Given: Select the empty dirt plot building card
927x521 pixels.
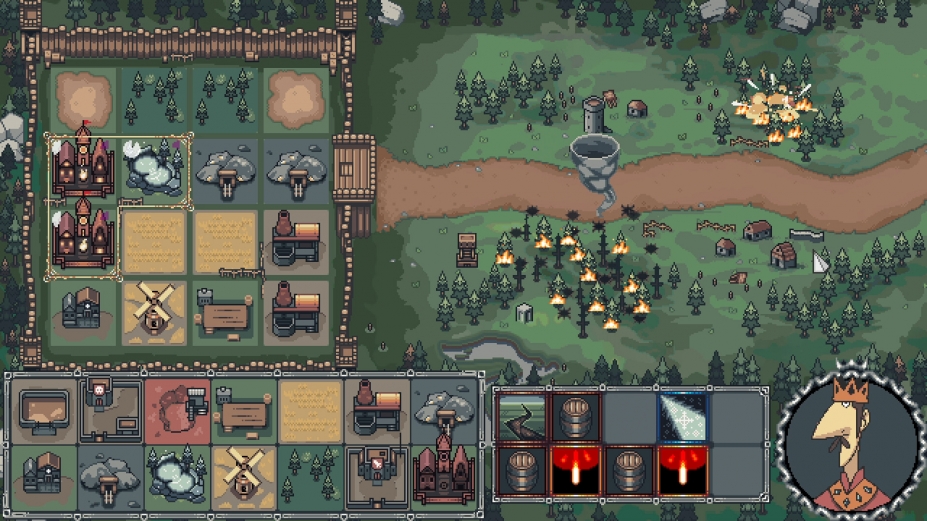Looking at the screenshot, I should [x=43, y=408].
